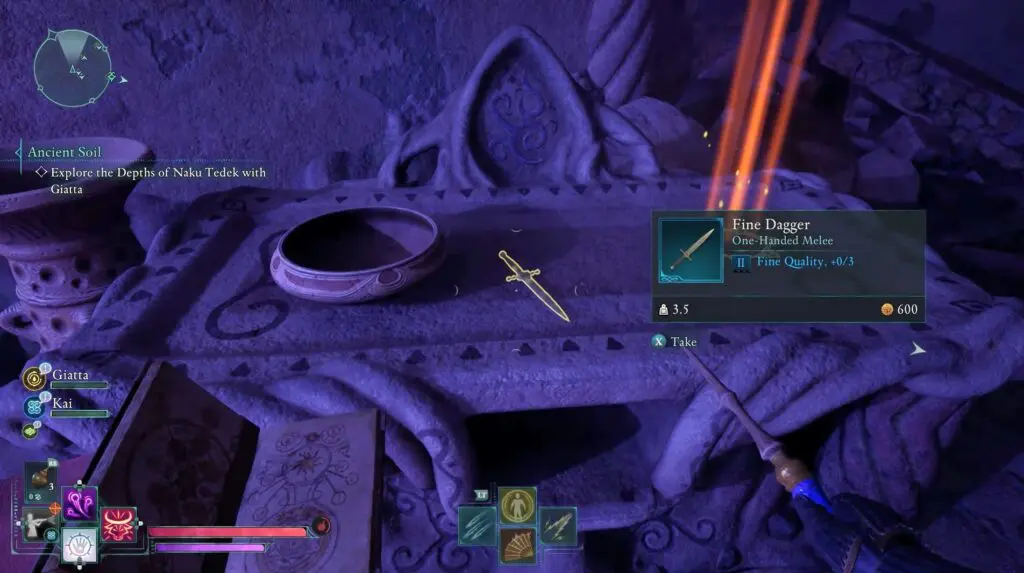The height and width of the screenshot is (573, 1024).
Task: Select Giatta's companion portrait
Action: point(36,378)
